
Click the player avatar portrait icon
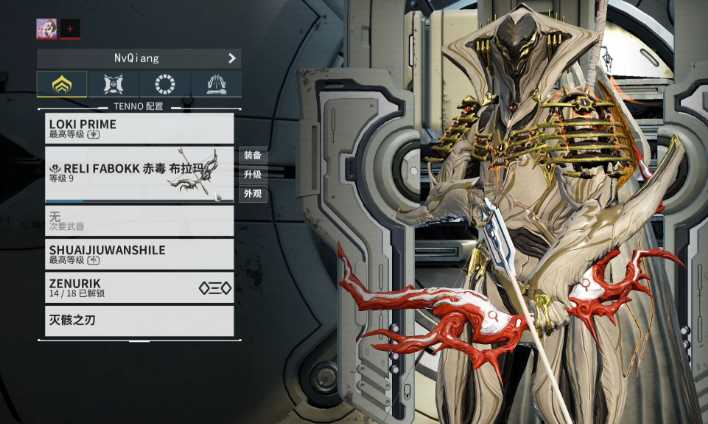(46, 28)
